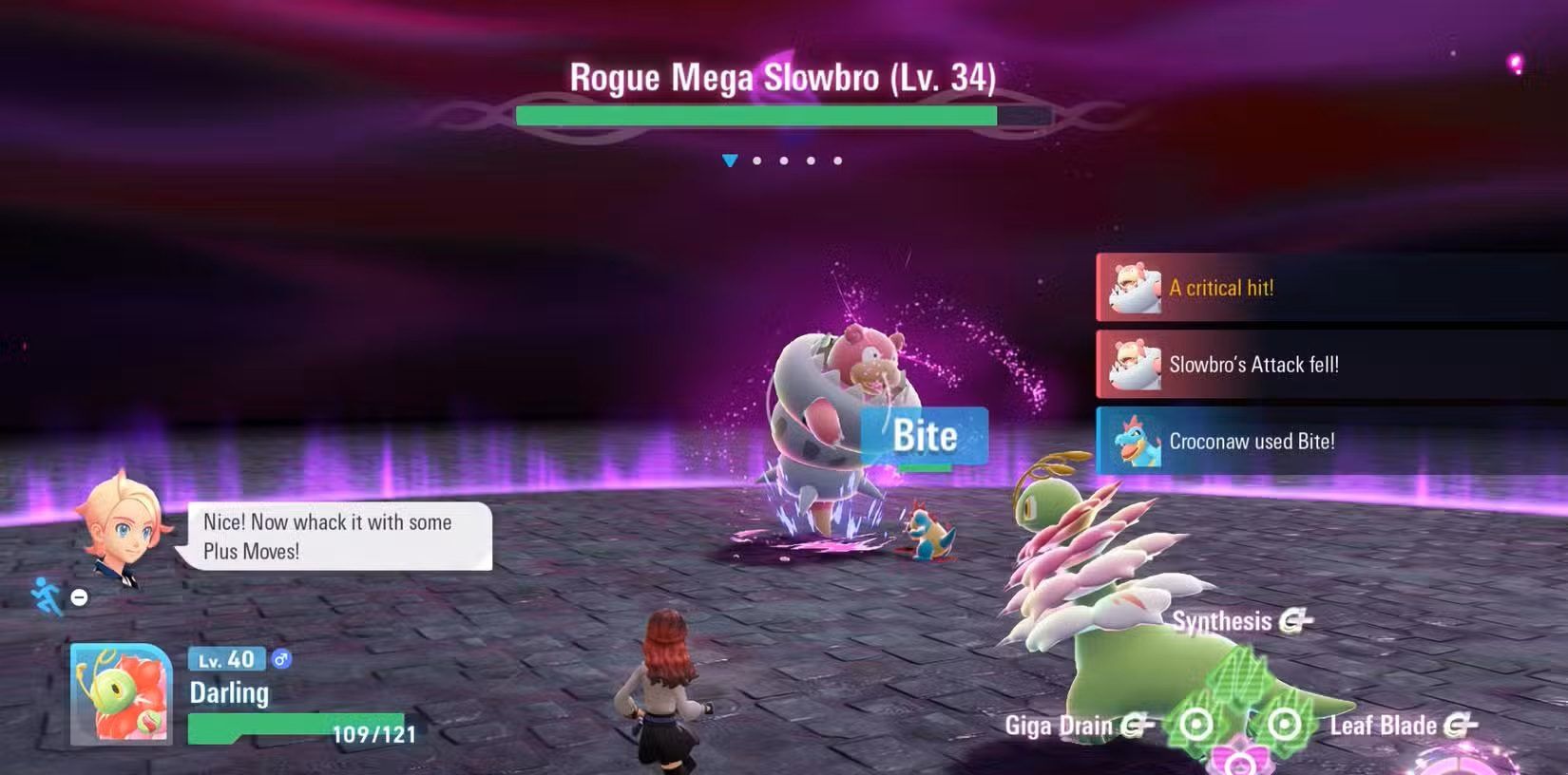This screenshot has height=775, width=1568.
Task: Click the "Croconaw used Bite!" log entry
Action: [x=1330, y=442]
